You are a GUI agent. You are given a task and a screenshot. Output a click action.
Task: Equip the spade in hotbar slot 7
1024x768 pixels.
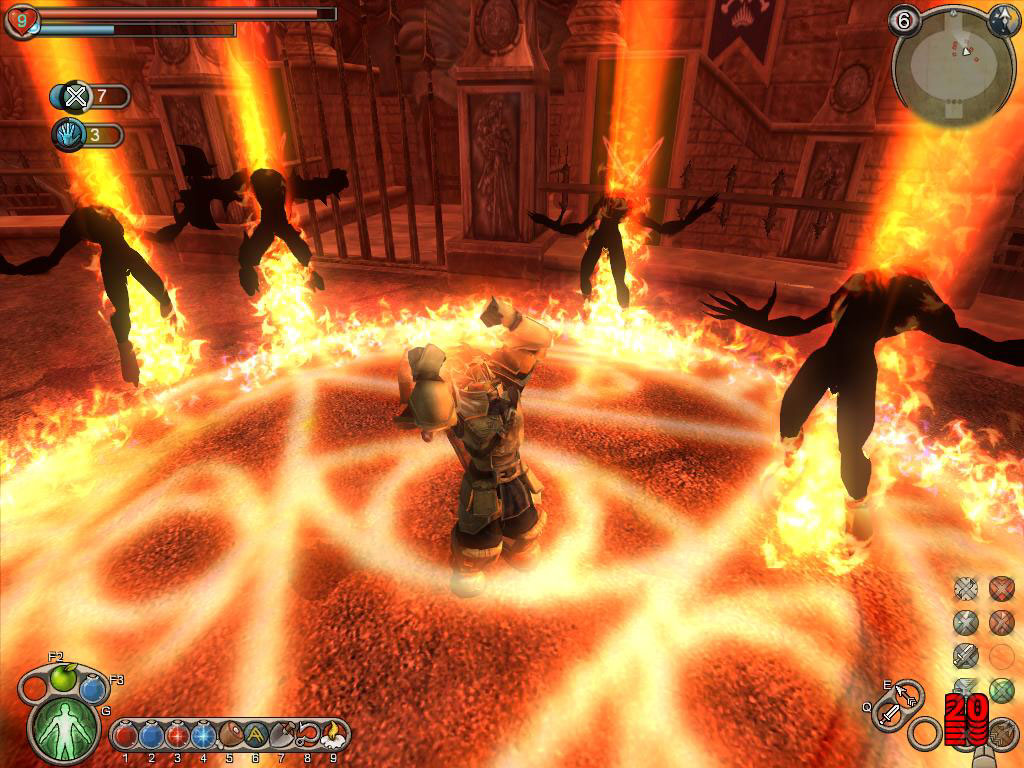point(281,736)
